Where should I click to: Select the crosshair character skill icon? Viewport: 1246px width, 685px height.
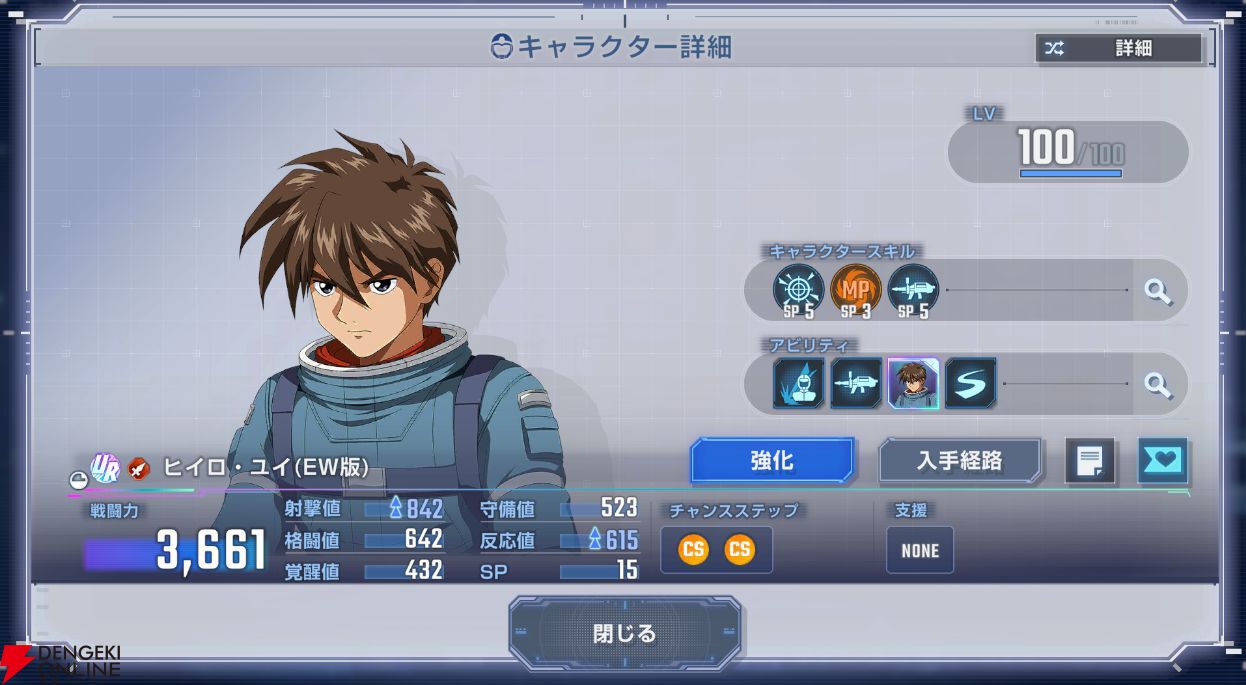(x=799, y=290)
